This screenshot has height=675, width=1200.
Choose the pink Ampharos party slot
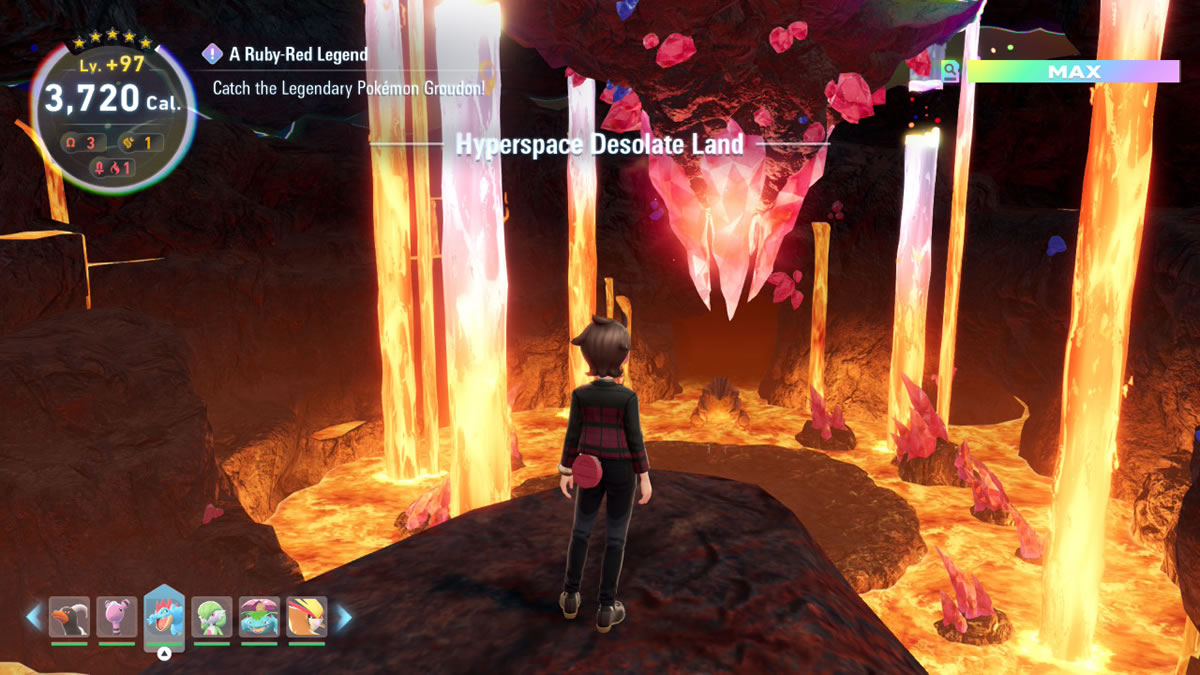point(117,617)
